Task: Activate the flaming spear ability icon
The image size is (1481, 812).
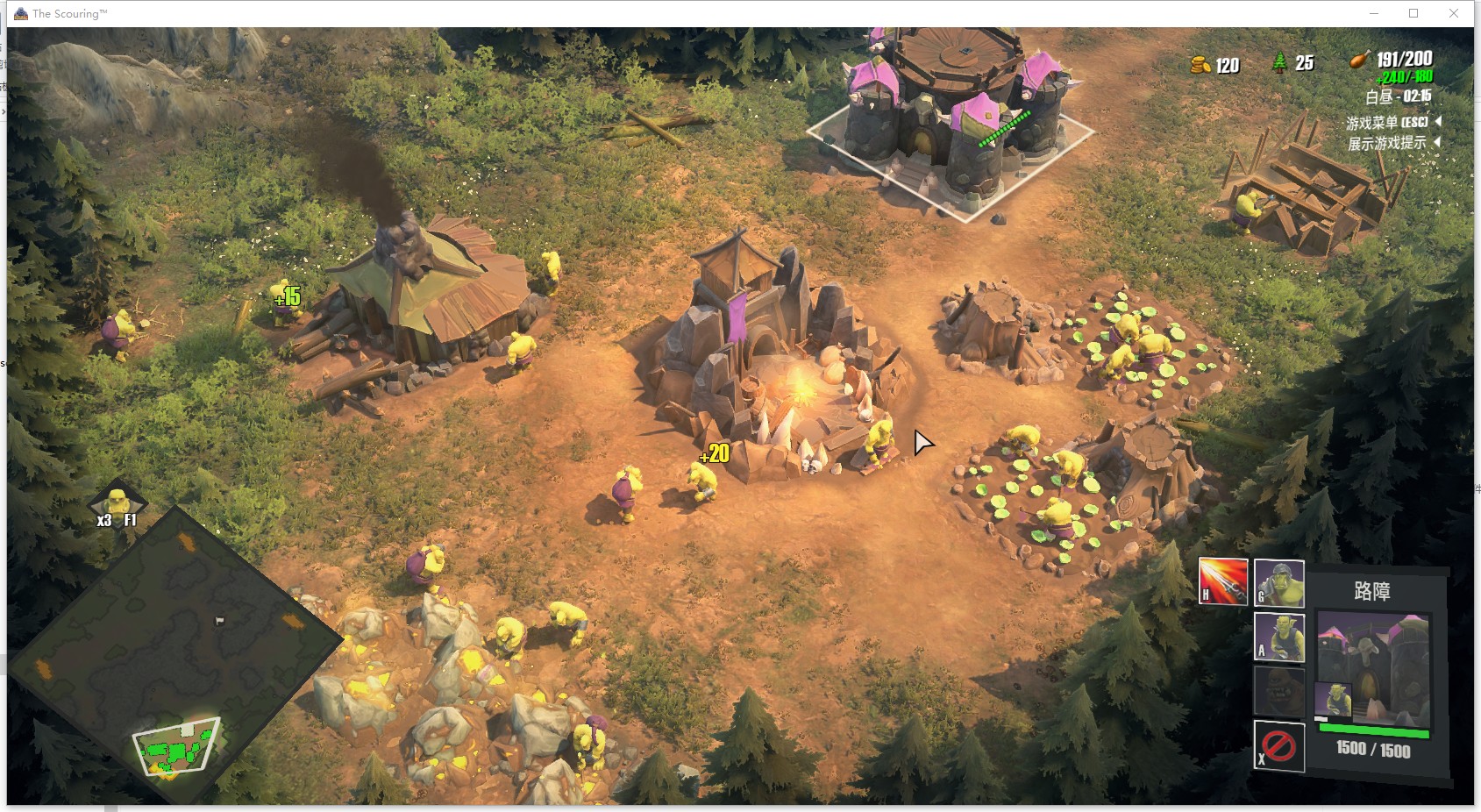Action: tap(1222, 581)
